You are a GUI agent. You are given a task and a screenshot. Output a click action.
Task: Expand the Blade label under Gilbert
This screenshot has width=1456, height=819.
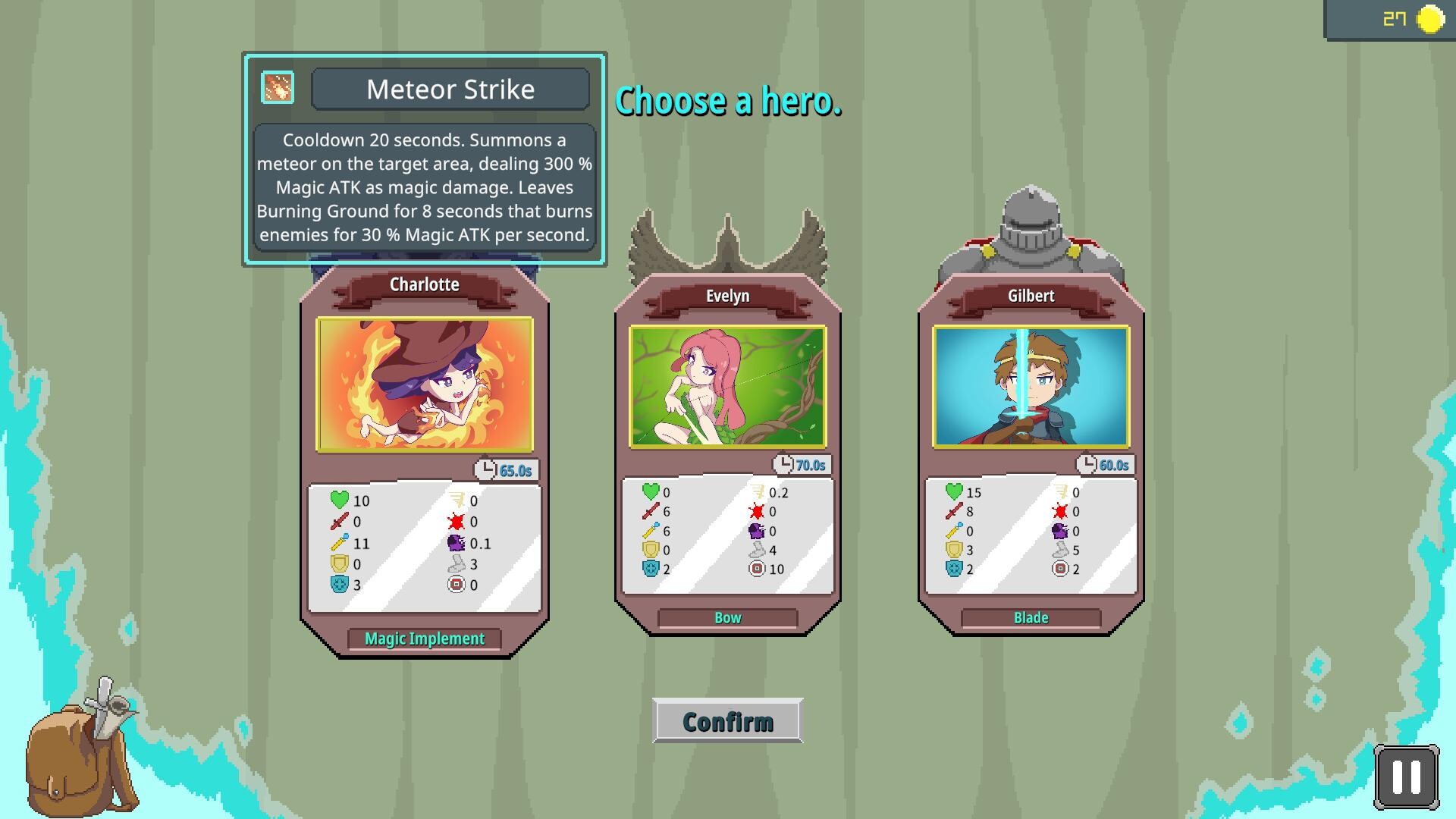1031,617
